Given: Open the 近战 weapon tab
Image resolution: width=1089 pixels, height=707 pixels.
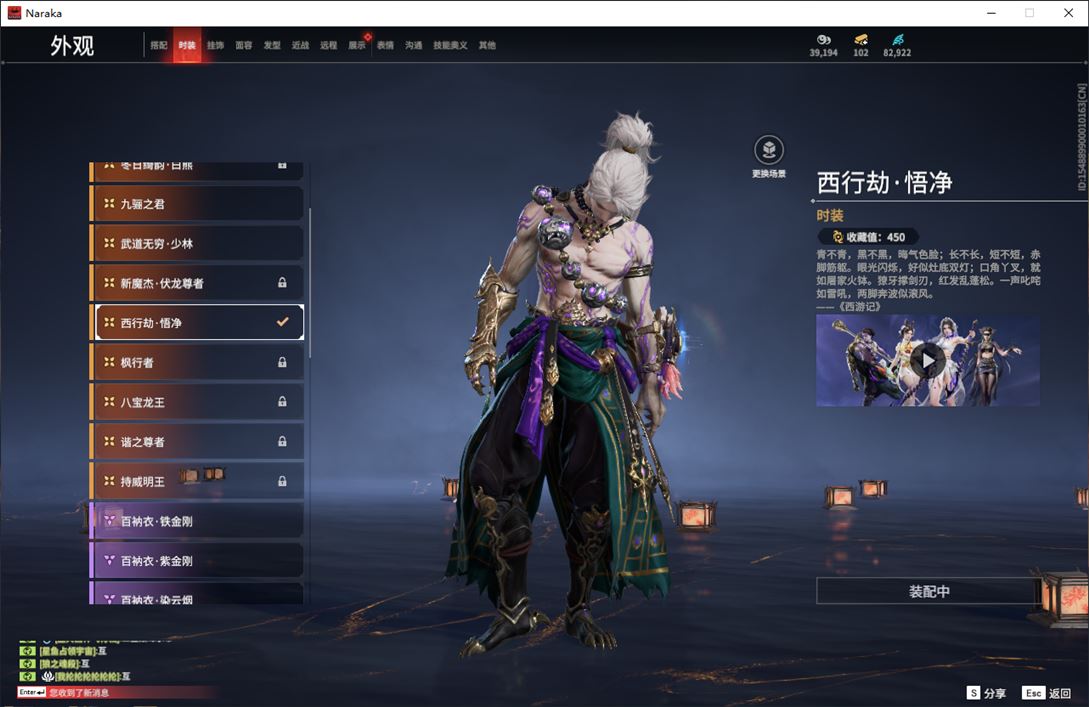Looking at the screenshot, I should click(300, 46).
